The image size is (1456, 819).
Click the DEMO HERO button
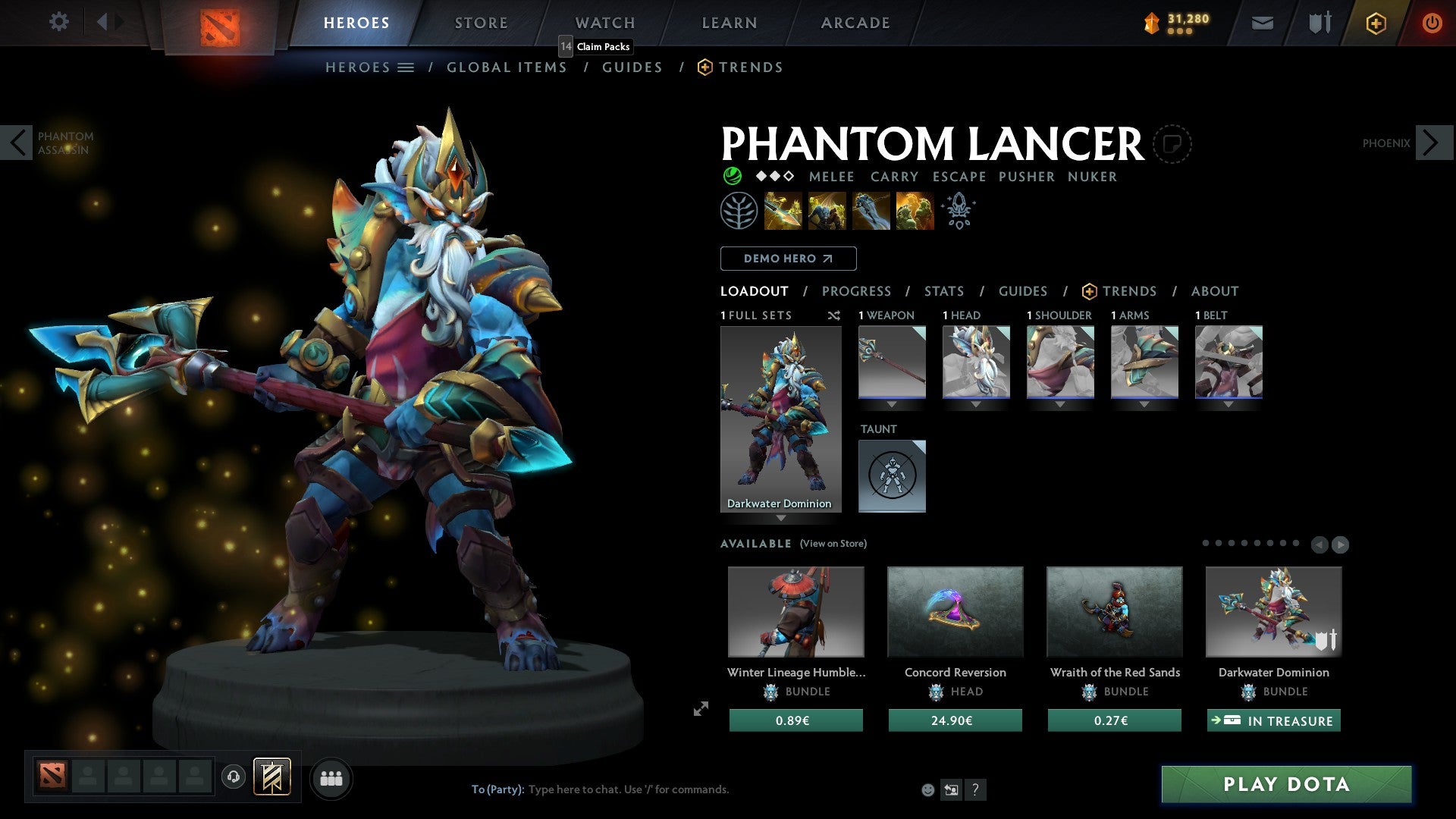point(788,259)
